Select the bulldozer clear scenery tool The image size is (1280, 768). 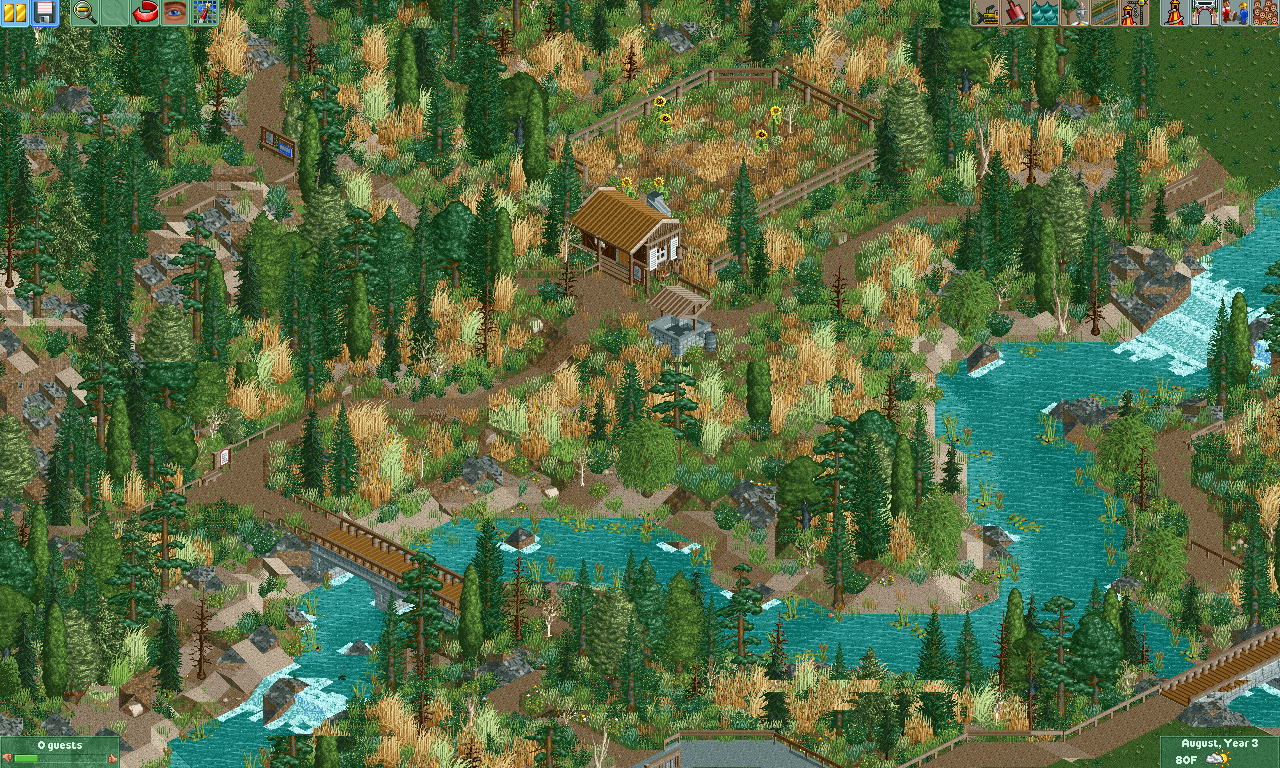985,13
